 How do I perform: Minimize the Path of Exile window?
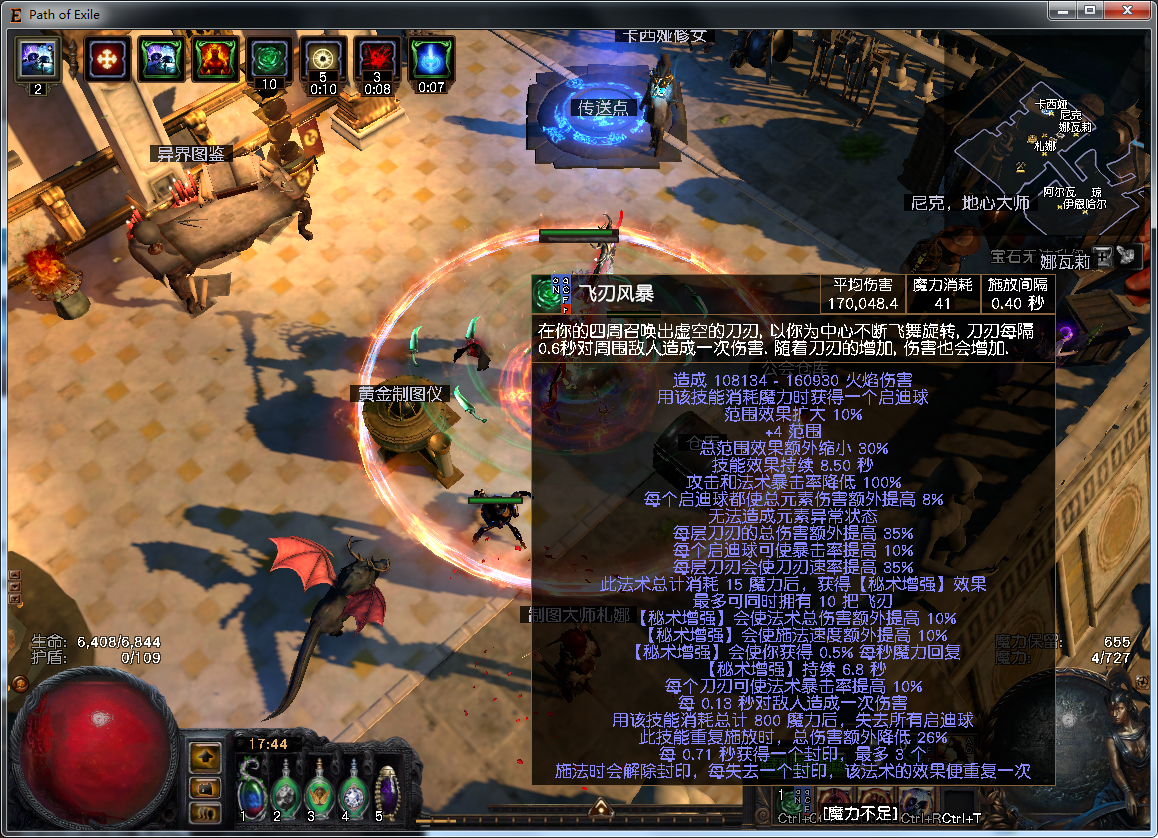[1064, 10]
